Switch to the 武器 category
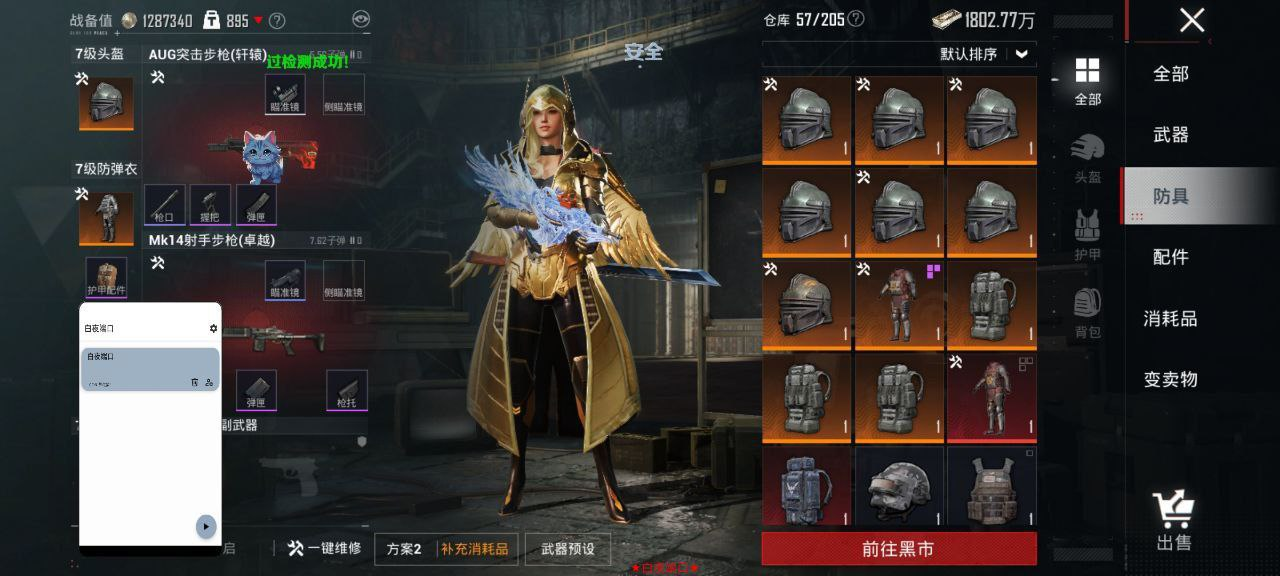Screen dimensions: 1280x576 click(1170, 134)
